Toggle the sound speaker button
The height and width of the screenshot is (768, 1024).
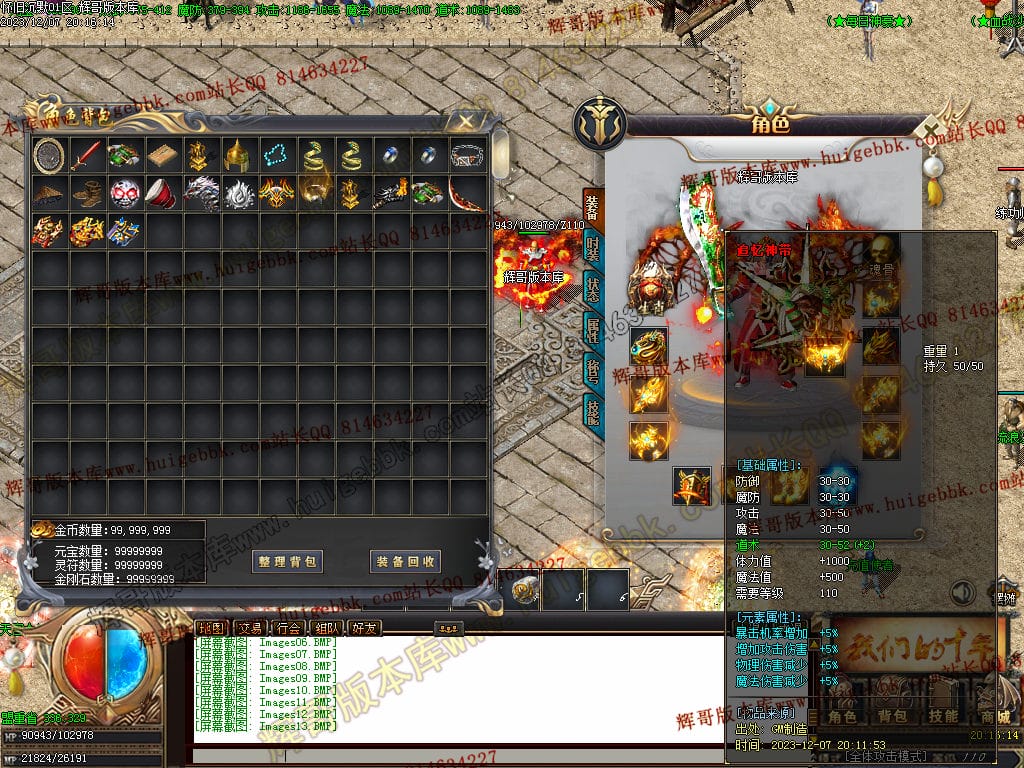click(x=962, y=593)
